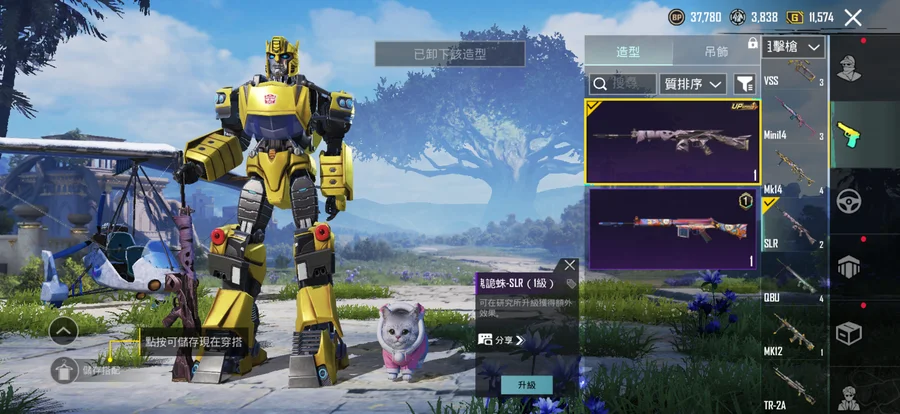Close the inventory screen with the top X
900x414 pixels.
[x=853, y=17]
